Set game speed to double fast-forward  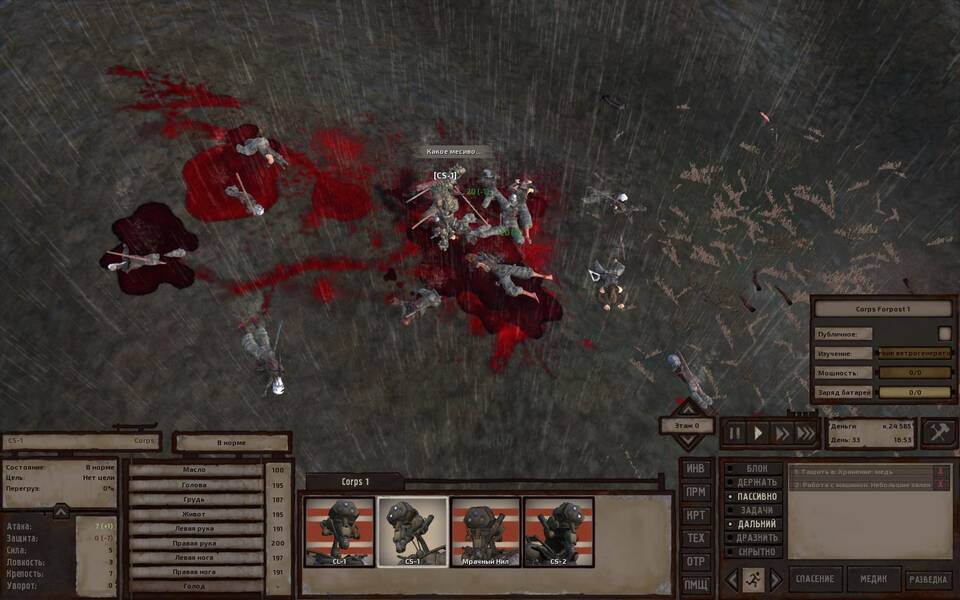[x=782, y=433]
